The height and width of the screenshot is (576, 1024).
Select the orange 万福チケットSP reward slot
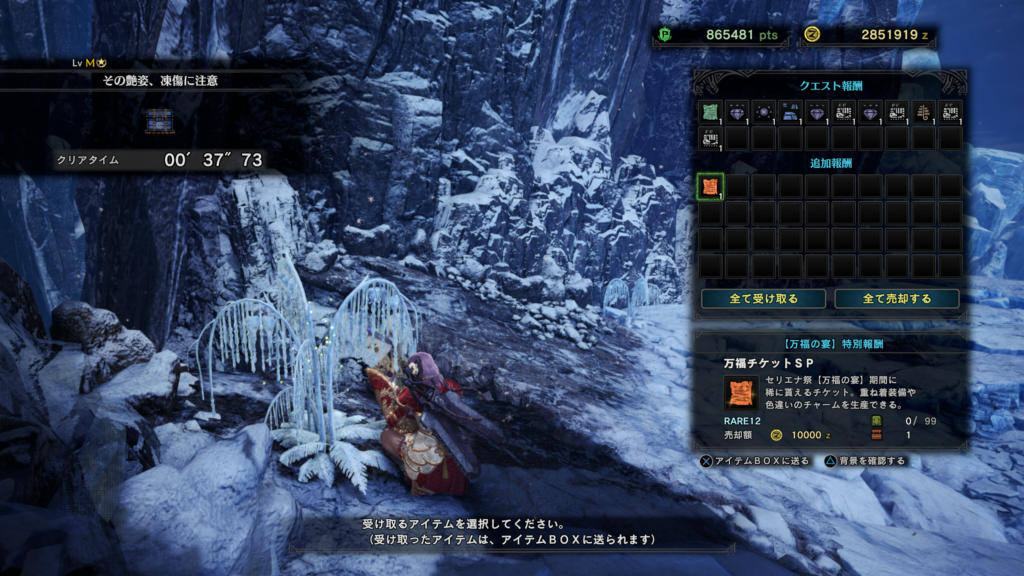[709, 186]
